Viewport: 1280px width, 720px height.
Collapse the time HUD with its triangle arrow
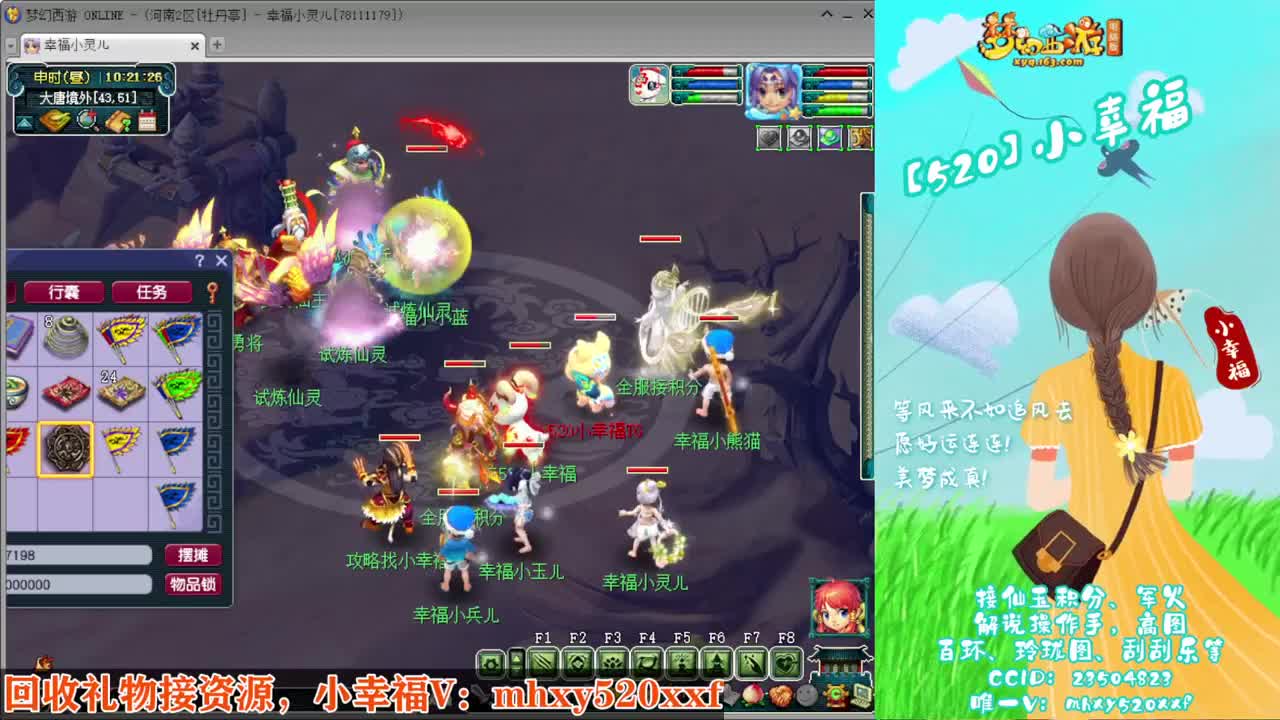coord(23,121)
